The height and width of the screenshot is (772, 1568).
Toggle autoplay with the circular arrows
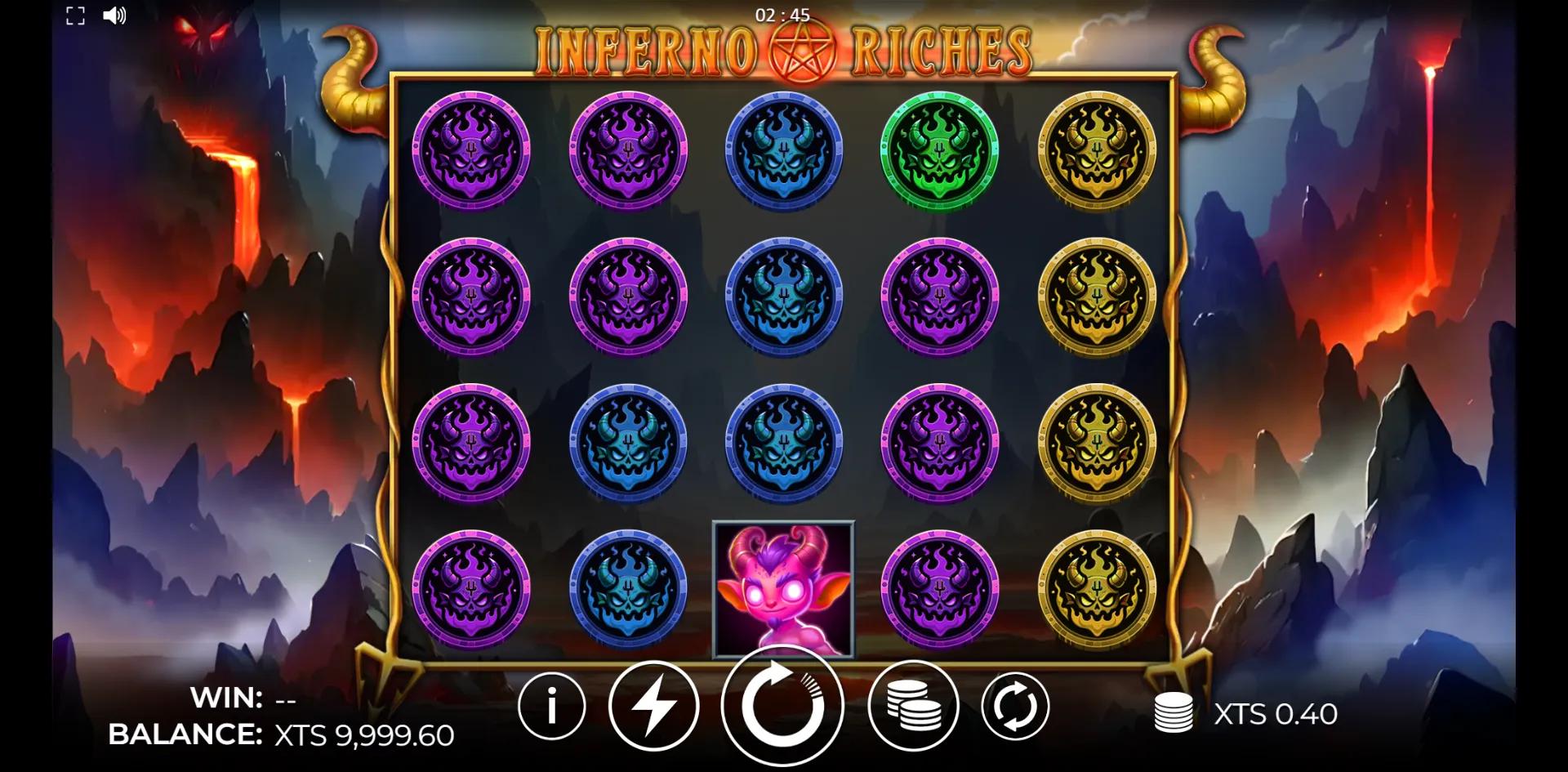1015,707
